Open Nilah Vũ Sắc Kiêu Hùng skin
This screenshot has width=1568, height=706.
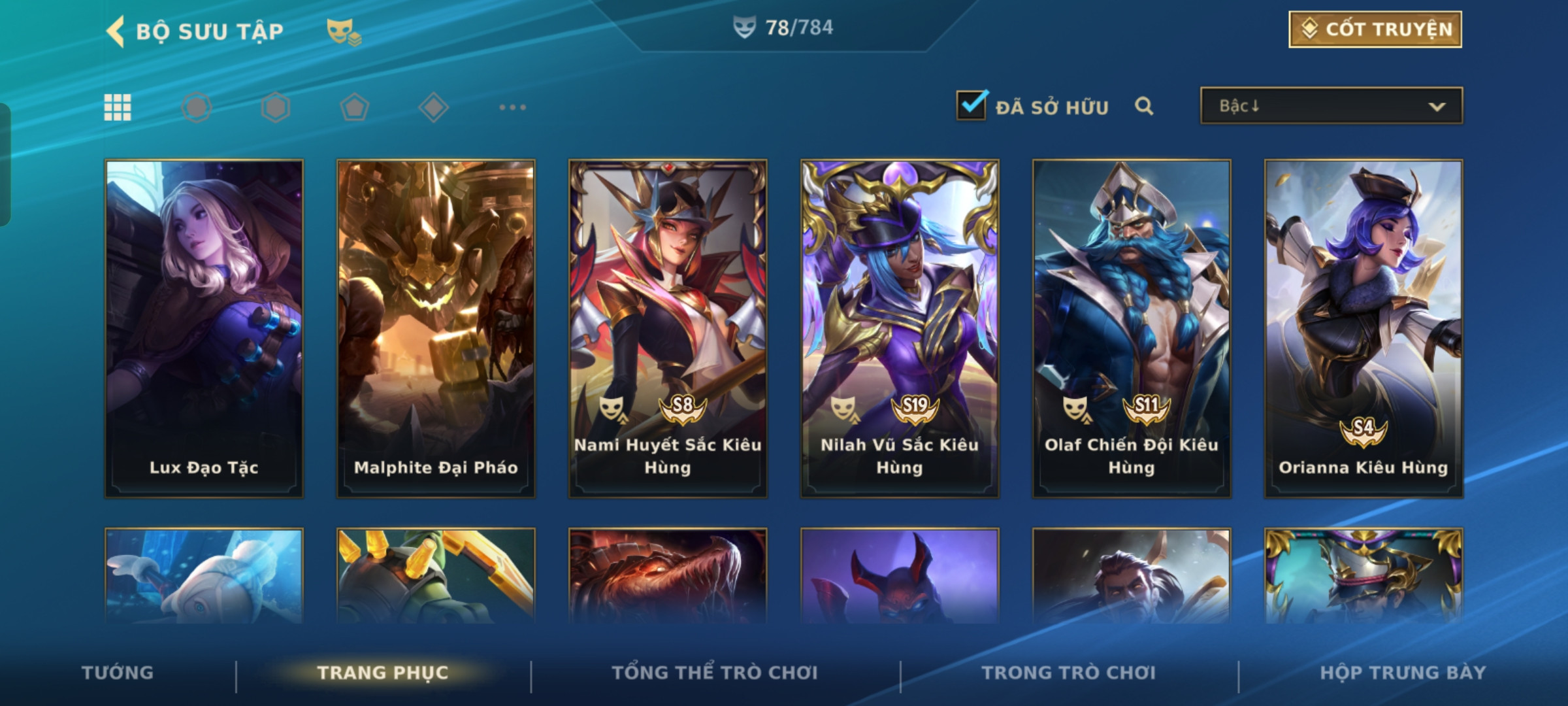[x=900, y=328]
